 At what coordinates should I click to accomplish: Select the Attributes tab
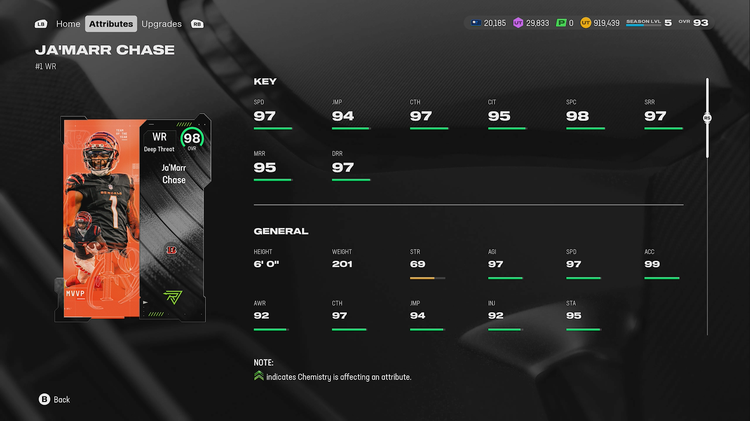pos(111,23)
